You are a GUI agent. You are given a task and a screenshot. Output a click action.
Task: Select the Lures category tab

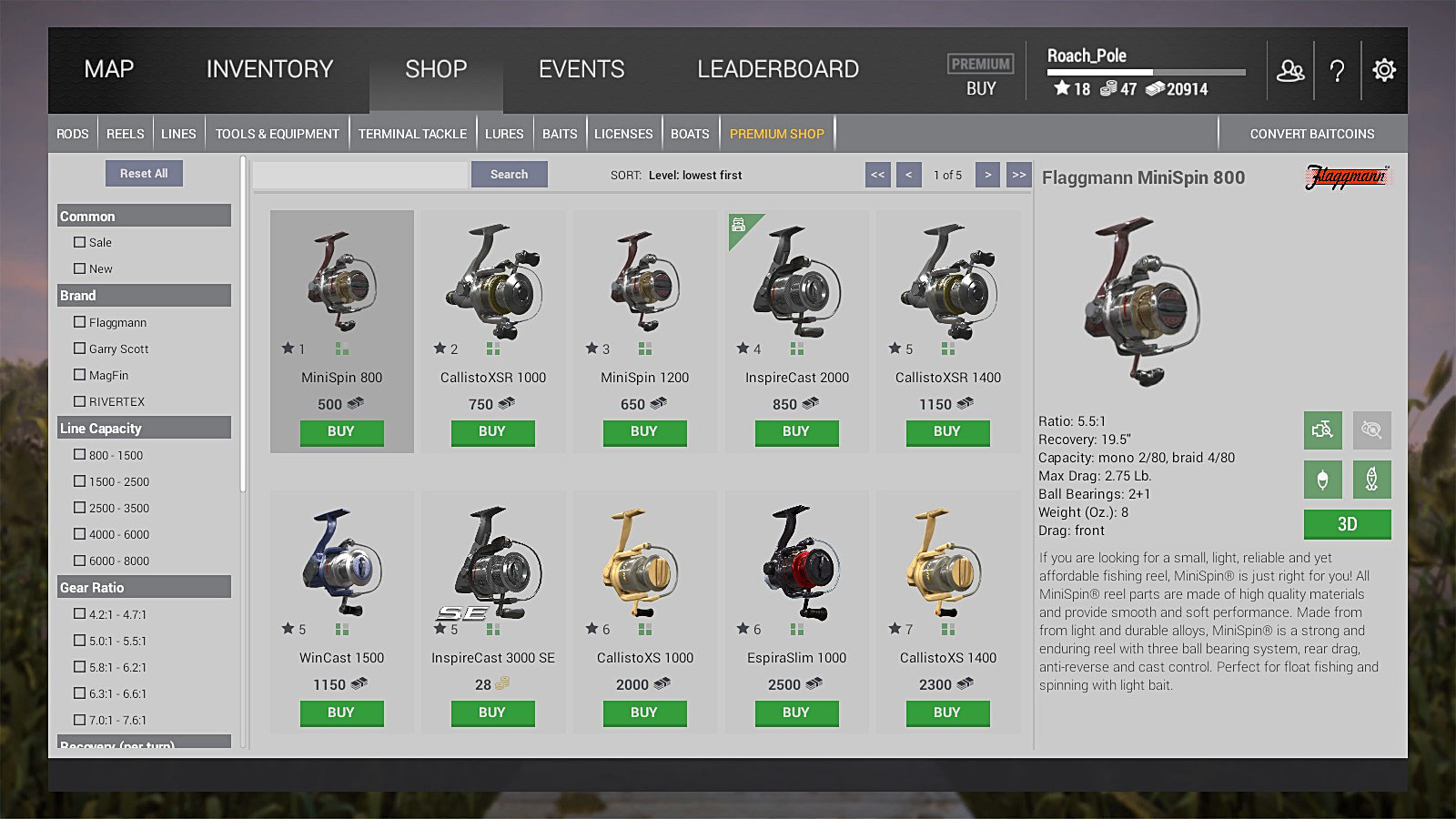pos(504,134)
